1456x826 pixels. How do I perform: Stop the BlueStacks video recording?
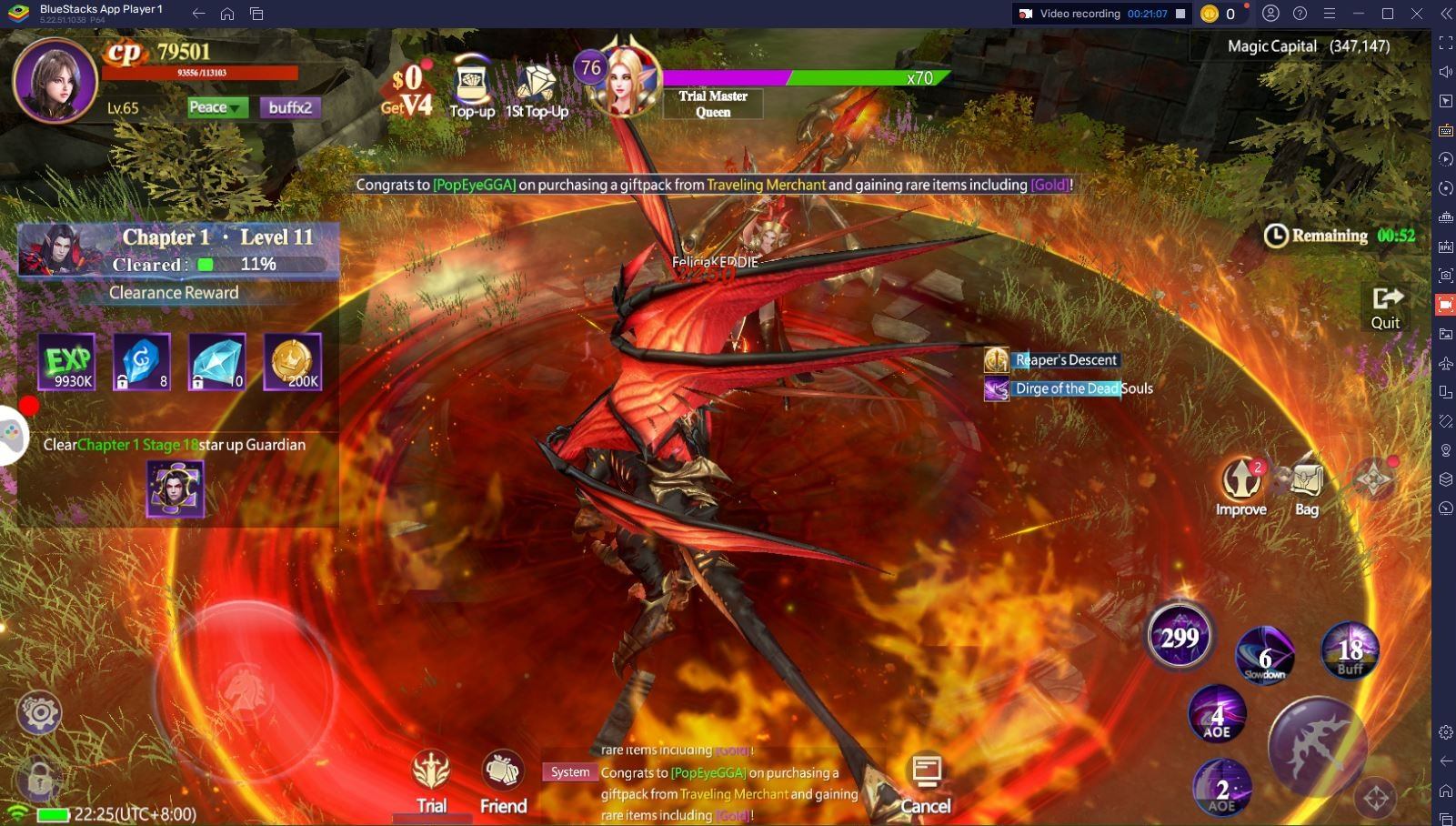1180,14
